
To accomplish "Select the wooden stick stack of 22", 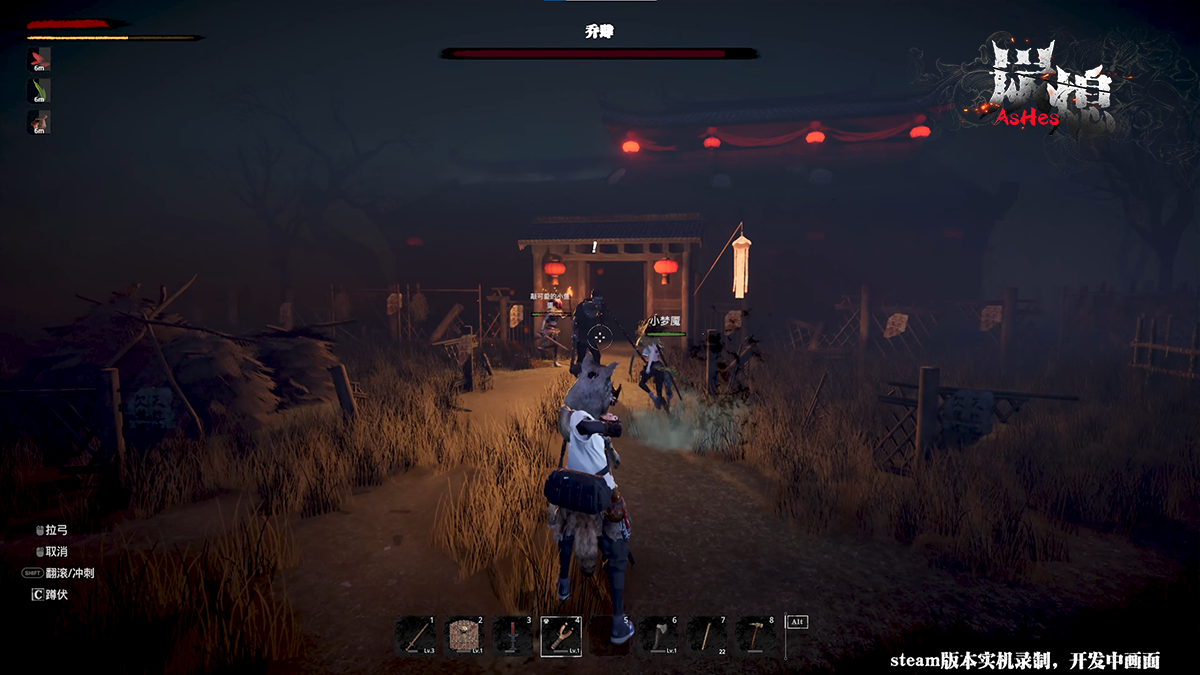I will coord(706,636).
